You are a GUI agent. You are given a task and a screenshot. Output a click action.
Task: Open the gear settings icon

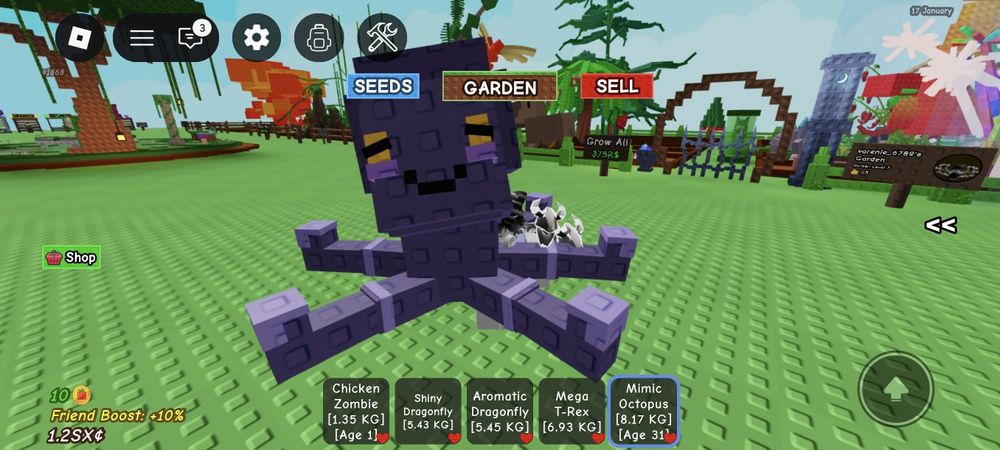257,38
